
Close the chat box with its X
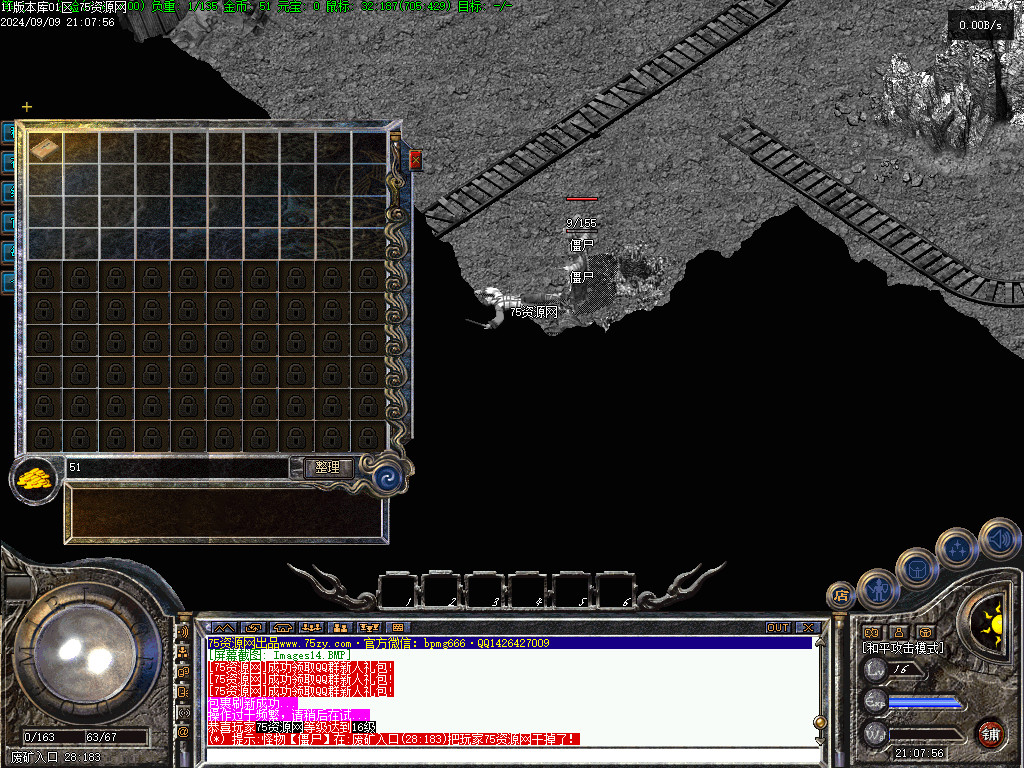tap(807, 628)
